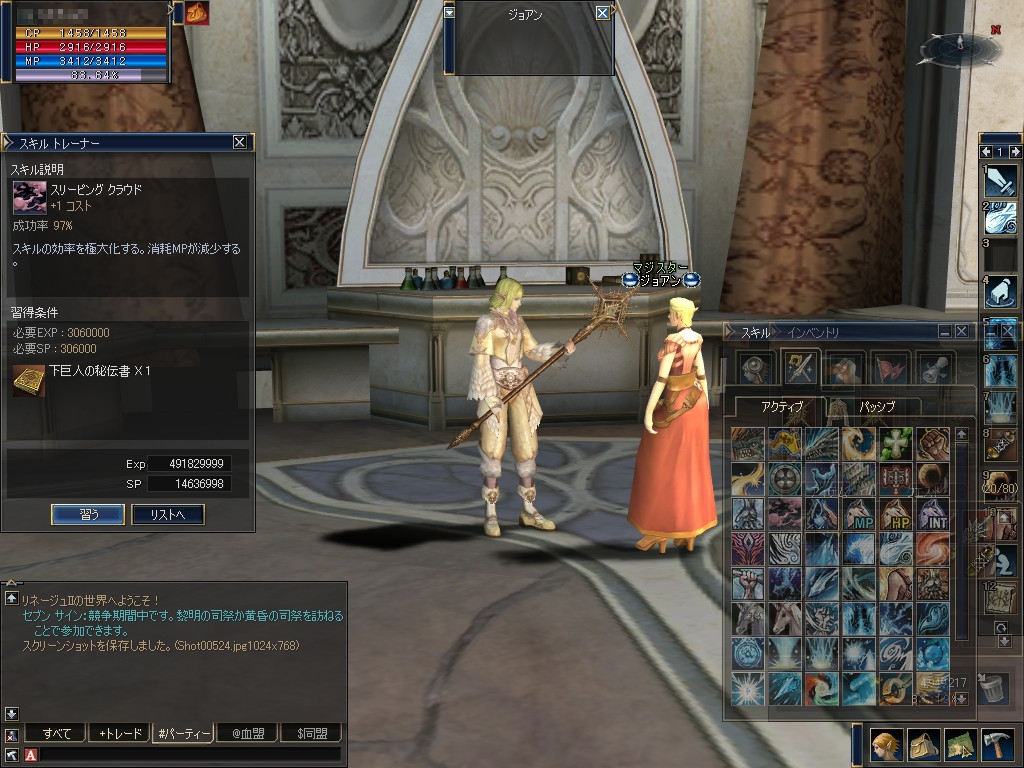
Task: Click the 習う (Learn) button
Action: pyautogui.click(x=88, y=514)
